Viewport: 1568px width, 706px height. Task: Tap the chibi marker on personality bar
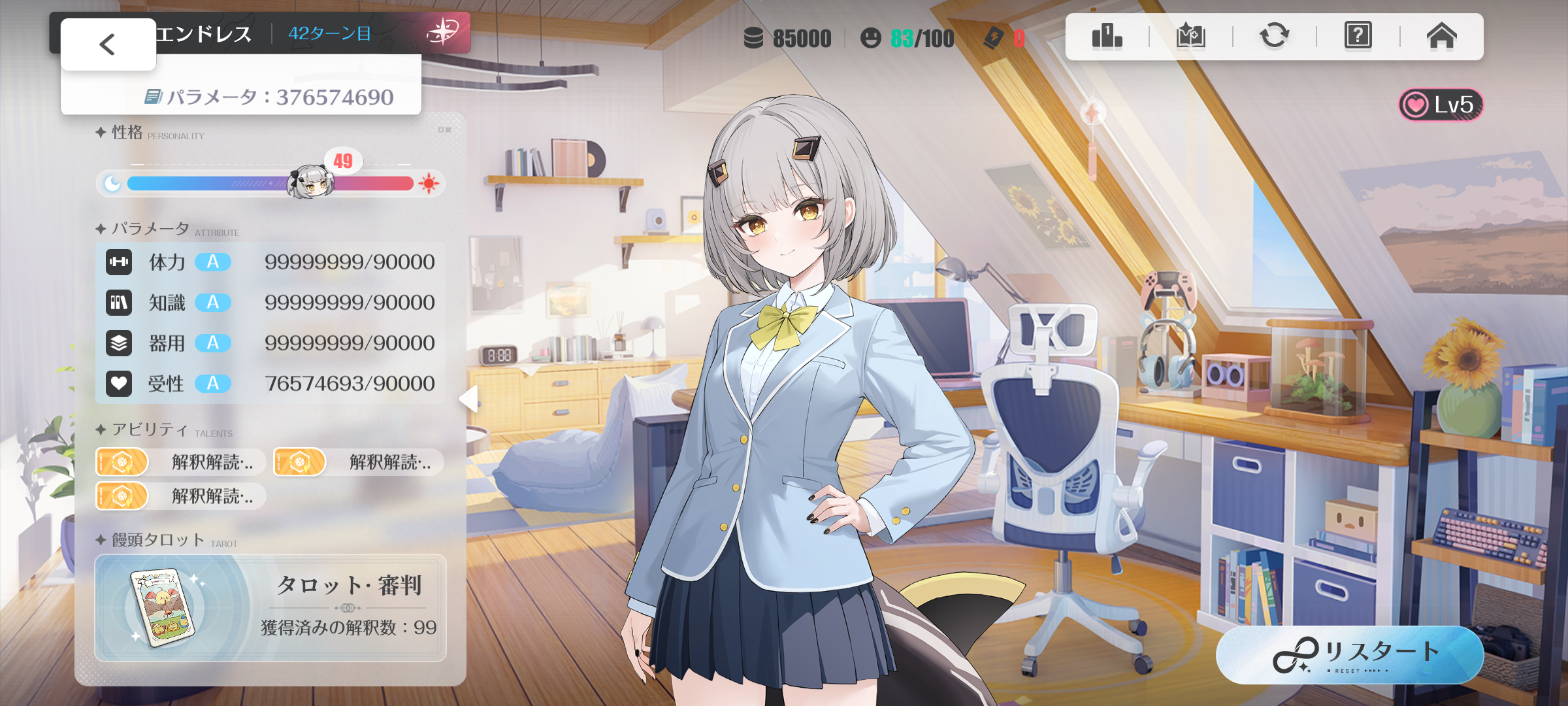point(311,183)
